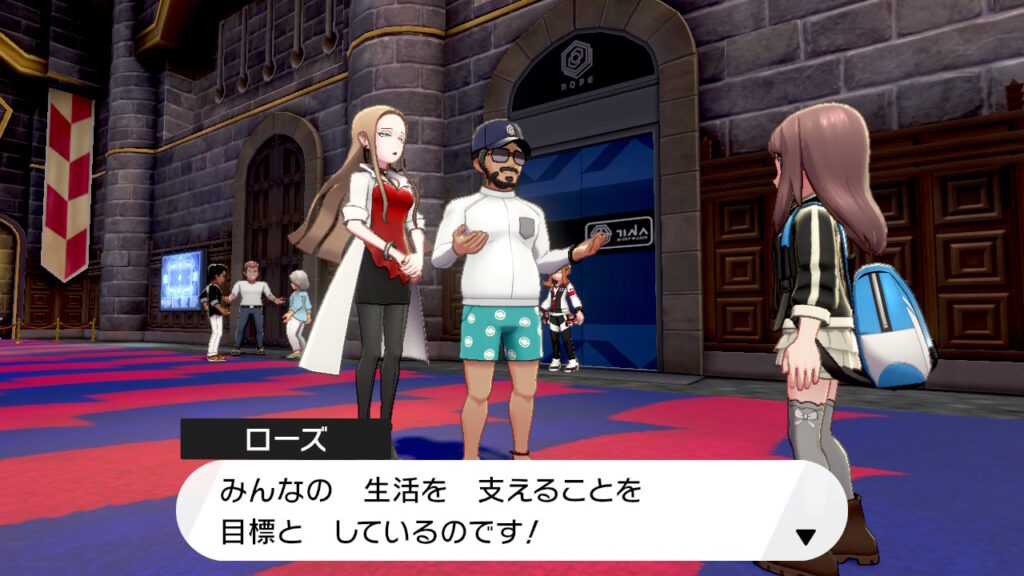Viewport: 1024px width, 576px height.
Task: Advance dialogue with the black down arrow
Action: (x=806, y=537)
